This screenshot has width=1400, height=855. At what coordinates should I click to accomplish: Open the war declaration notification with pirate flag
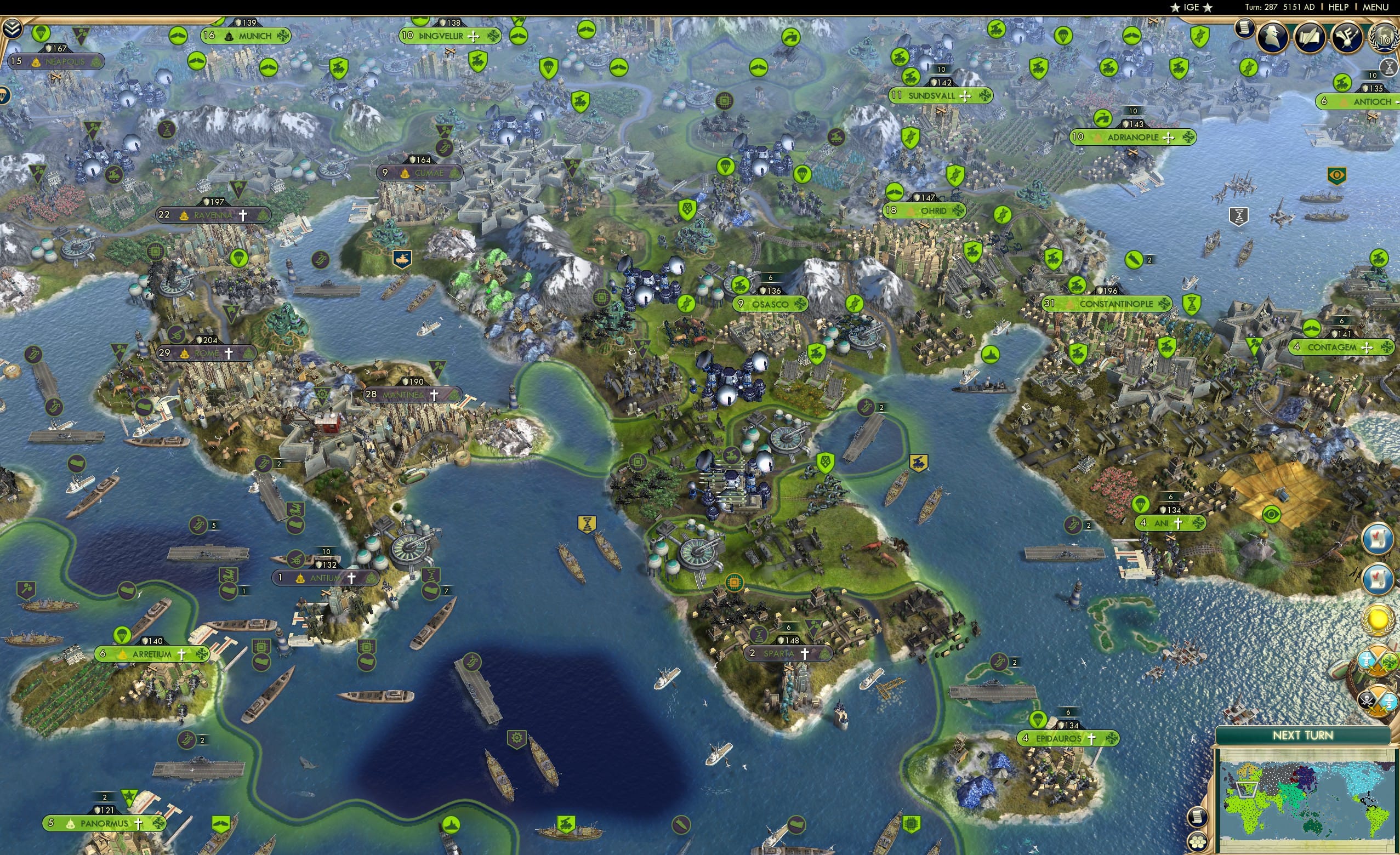tap(1378, 699)
